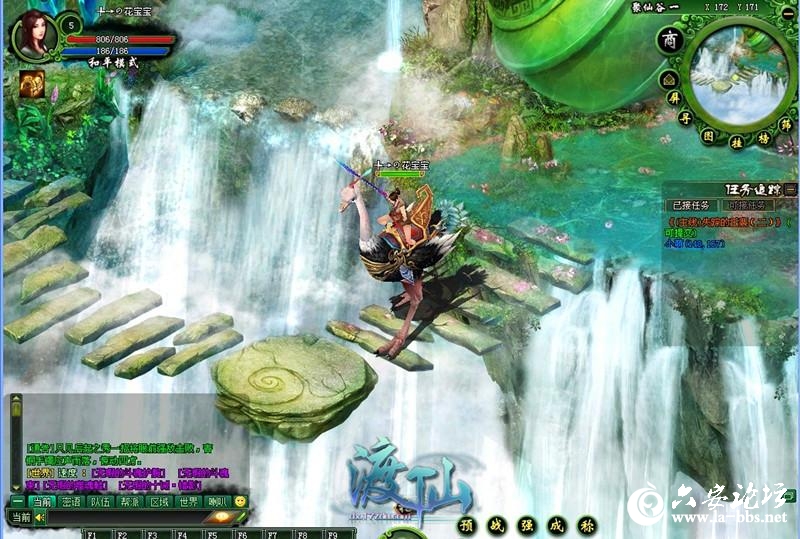Click the 筛 filter button
This screenshot has height=539, width=800.
tap(787, 125)
